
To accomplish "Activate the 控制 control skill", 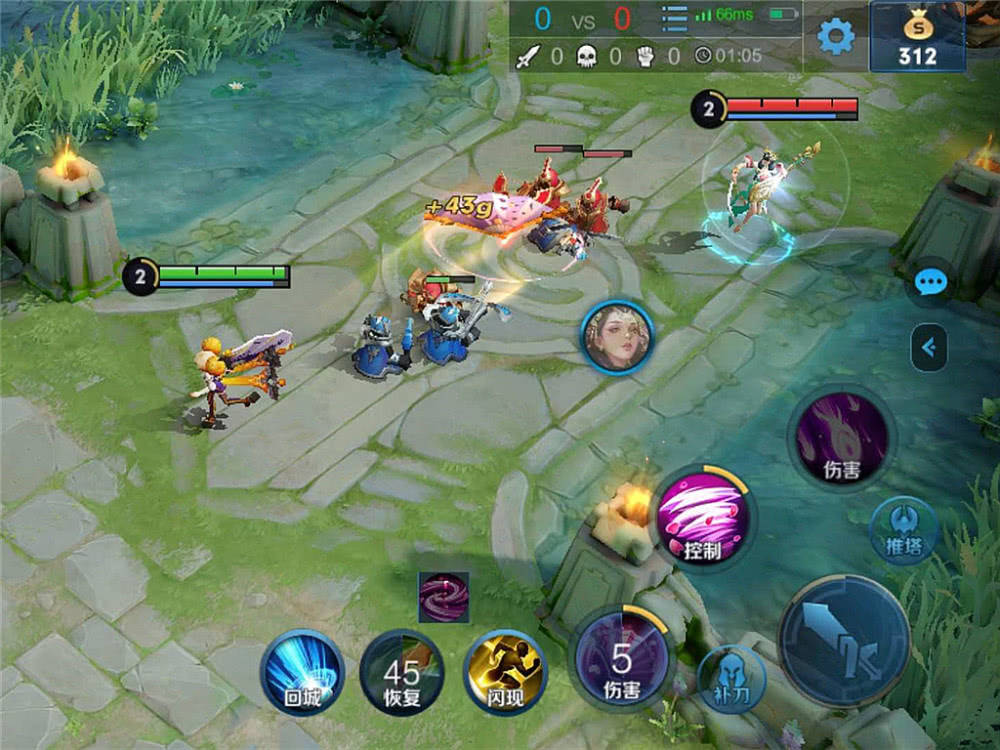I will 705,517.
